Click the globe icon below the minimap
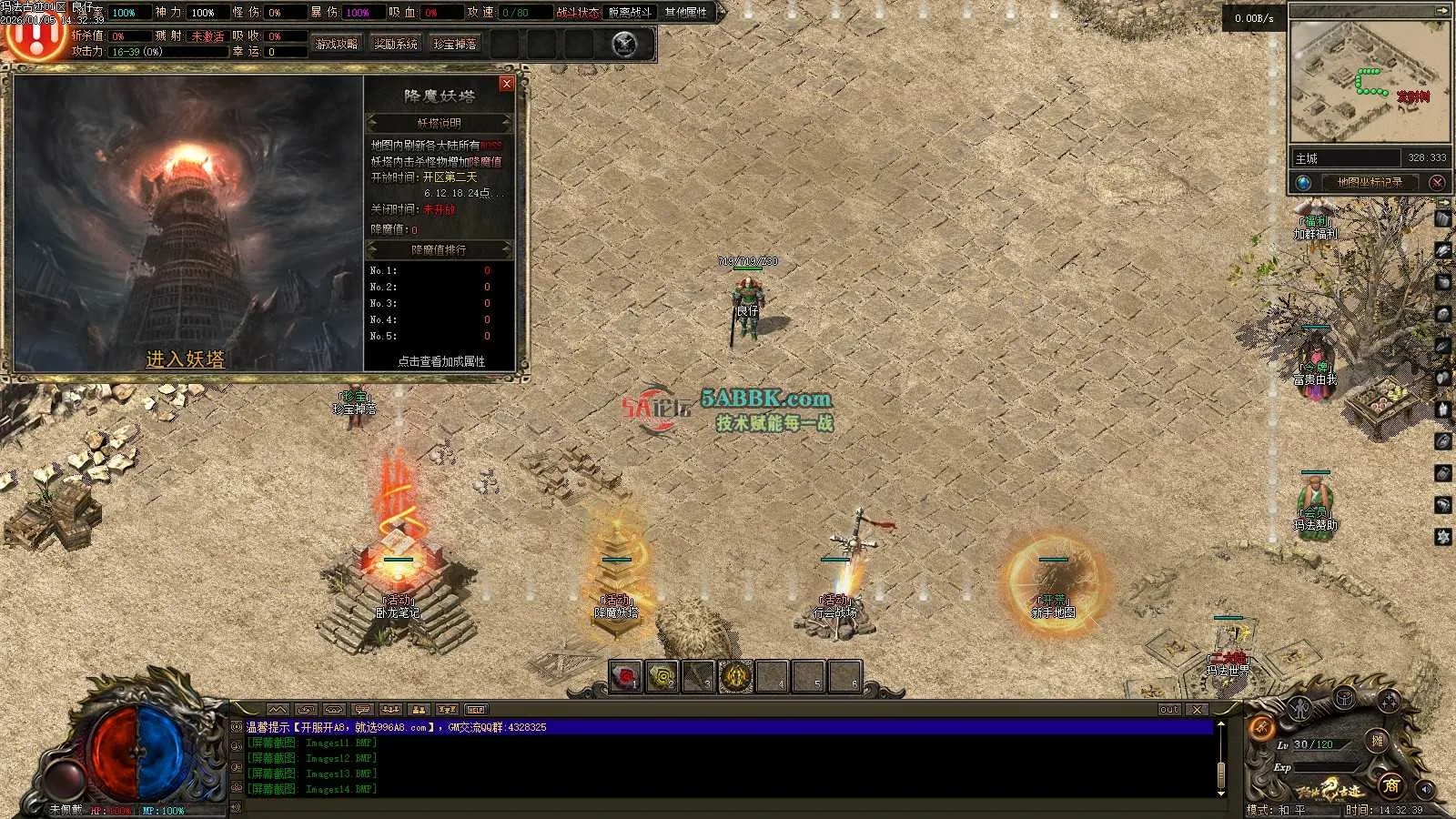This screenshot has height=819, width=1456. (x=1303, y=182)
